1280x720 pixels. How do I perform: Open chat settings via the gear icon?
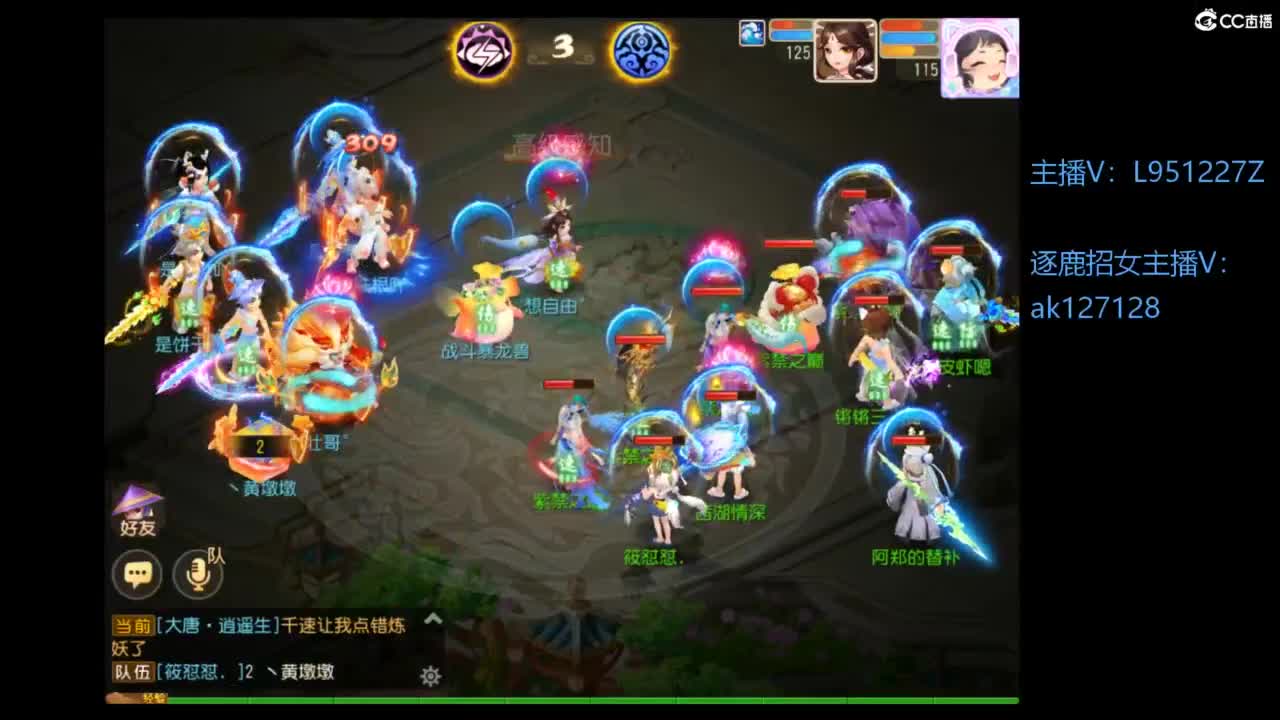coord(428,674)
